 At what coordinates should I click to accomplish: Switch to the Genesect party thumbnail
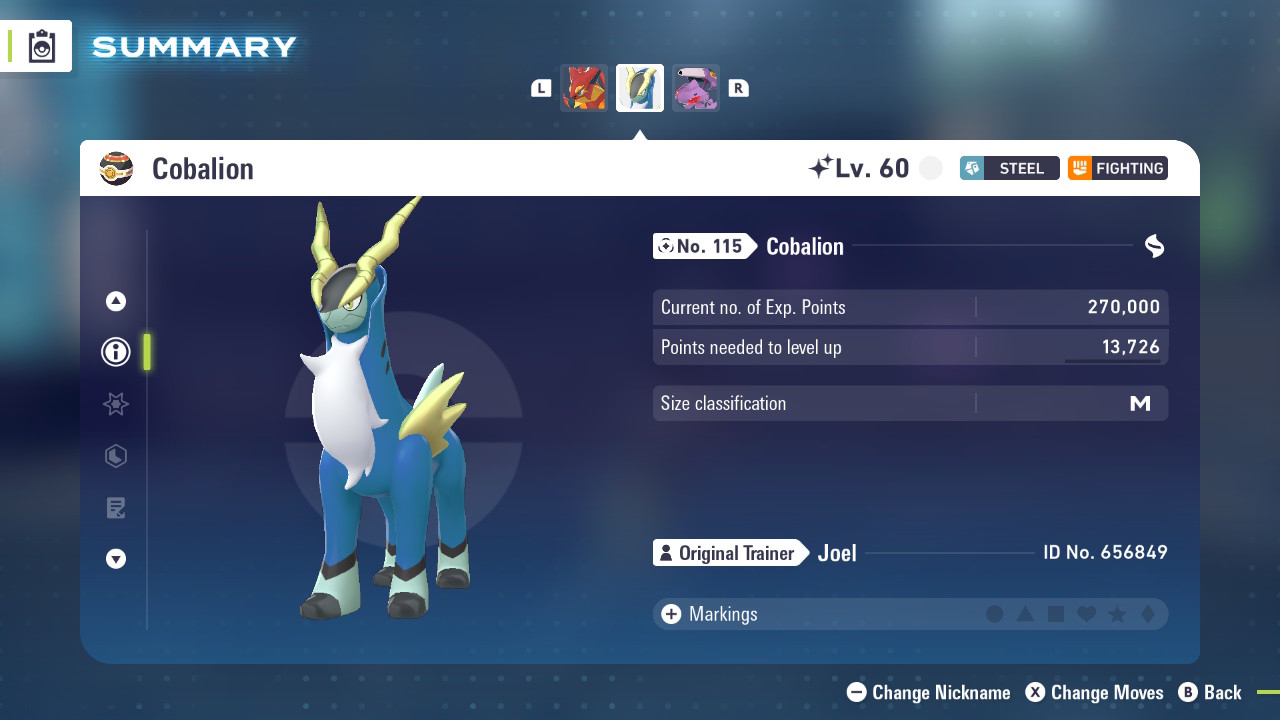696,88
